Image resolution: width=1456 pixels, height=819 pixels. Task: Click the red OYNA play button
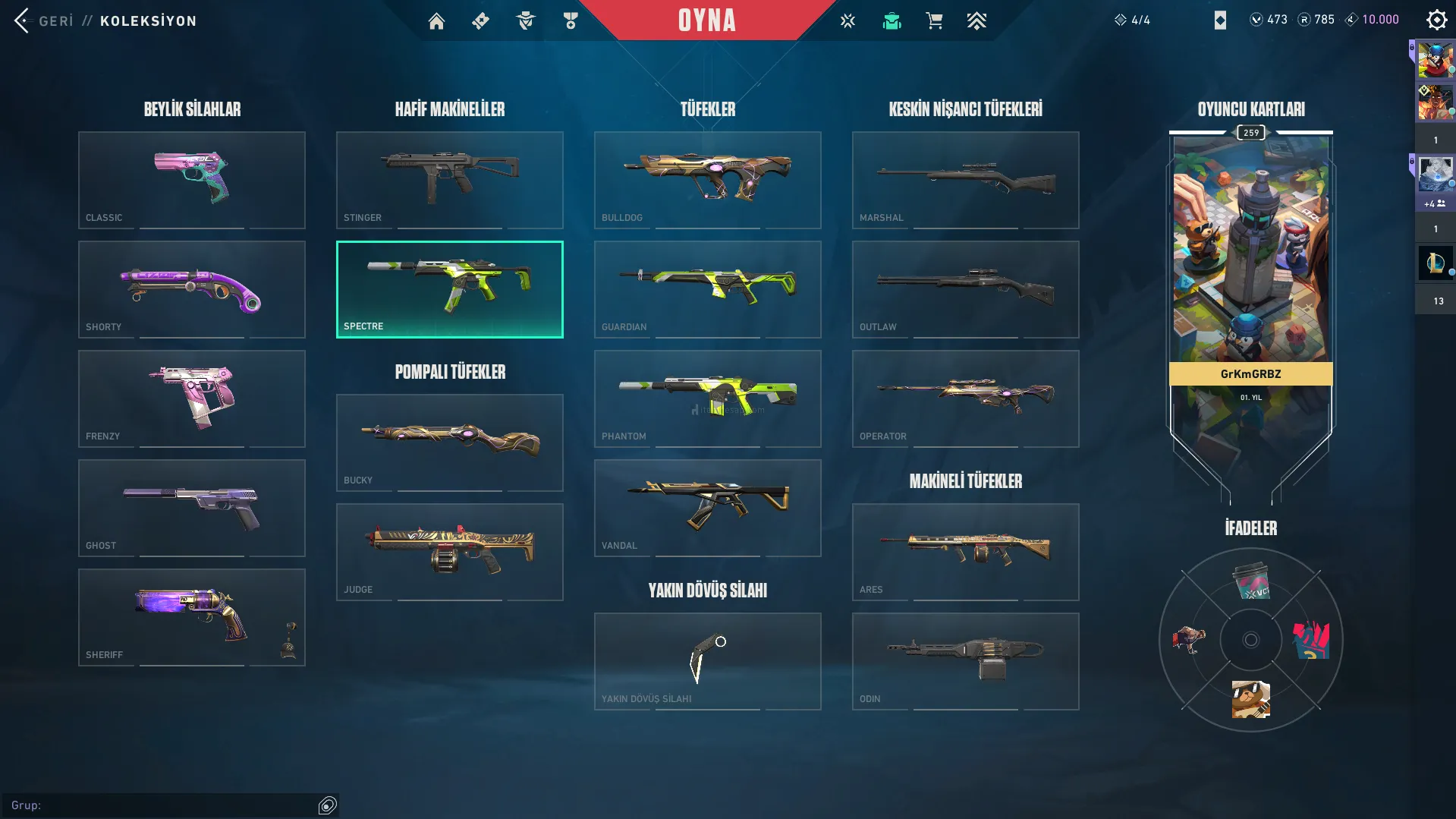(706, 20)
